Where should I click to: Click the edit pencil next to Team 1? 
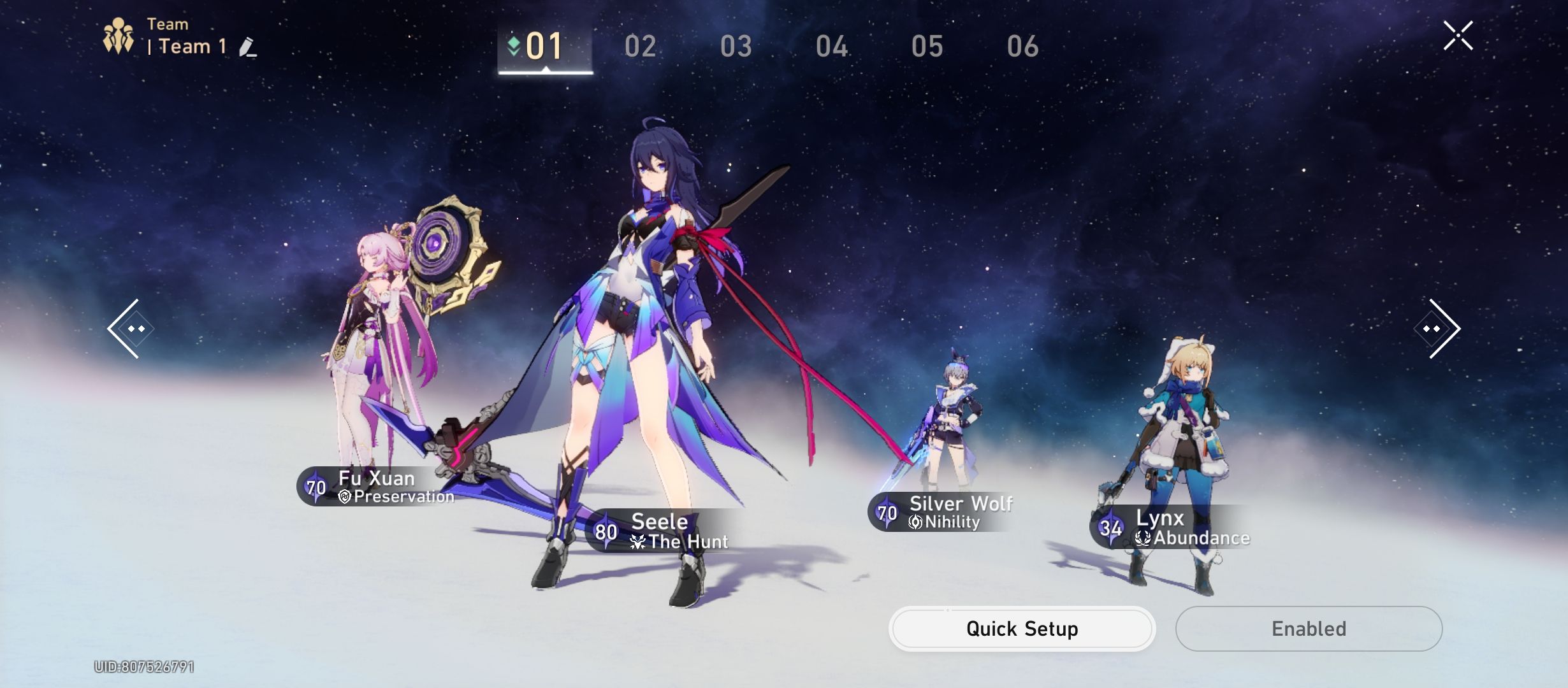tap(249, 47)
